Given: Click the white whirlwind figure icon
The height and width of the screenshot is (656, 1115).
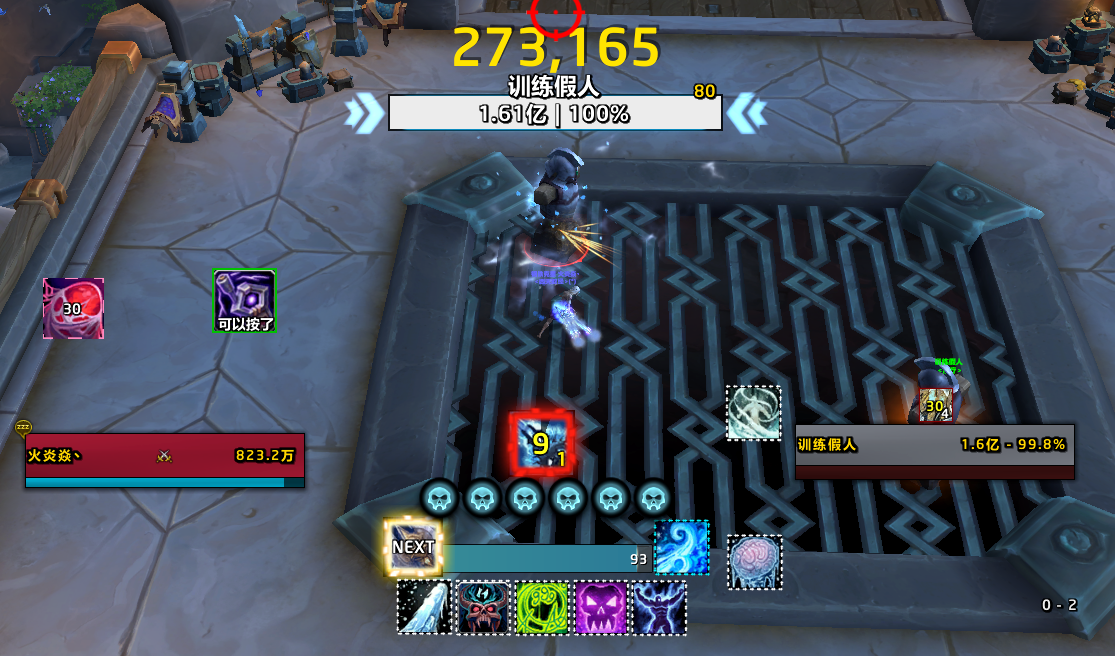Looking at the screenshot, I should tap(753, 413).
